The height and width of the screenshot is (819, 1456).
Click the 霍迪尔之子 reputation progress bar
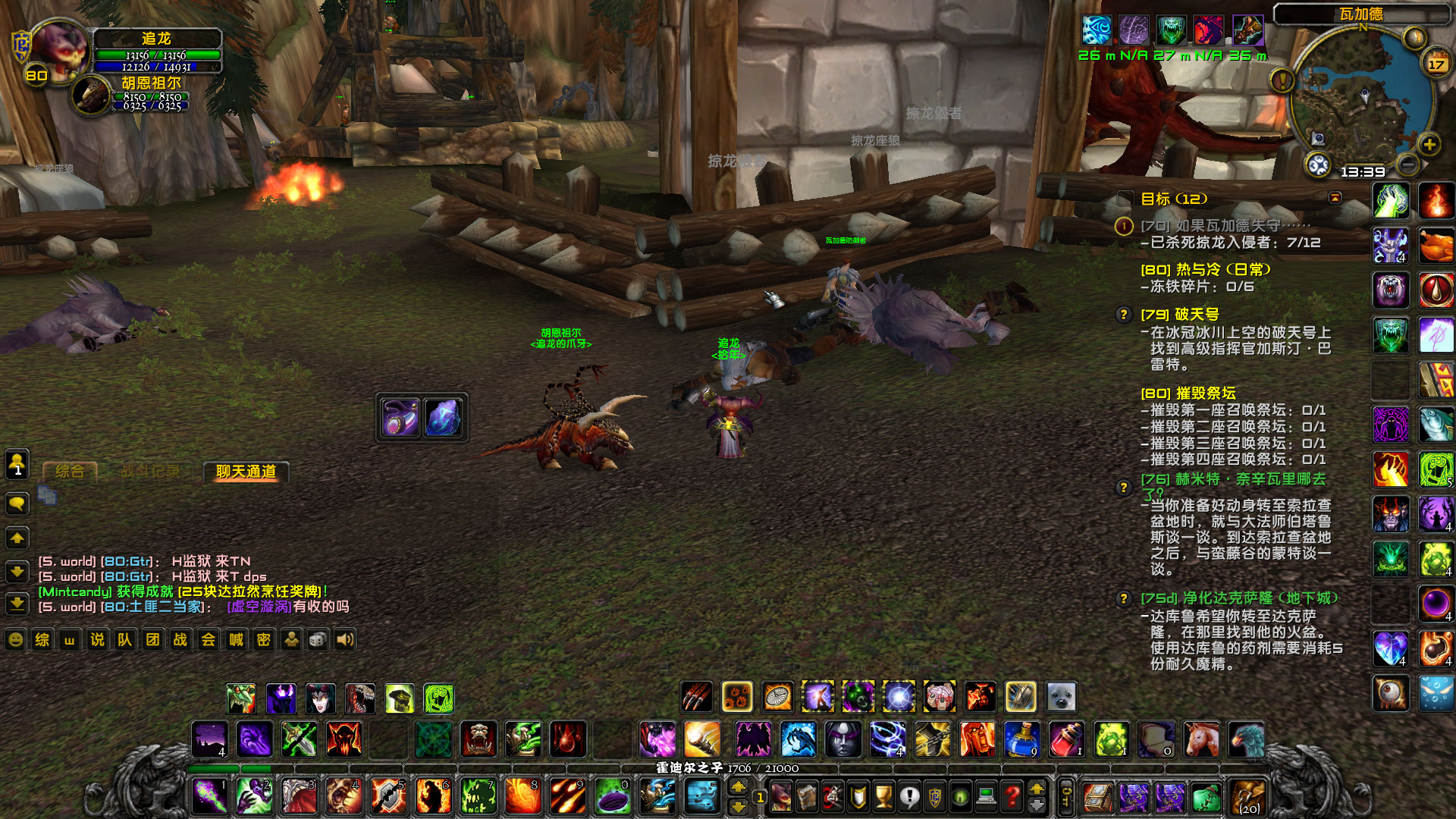pyautogui.click(x=728, y=767)
